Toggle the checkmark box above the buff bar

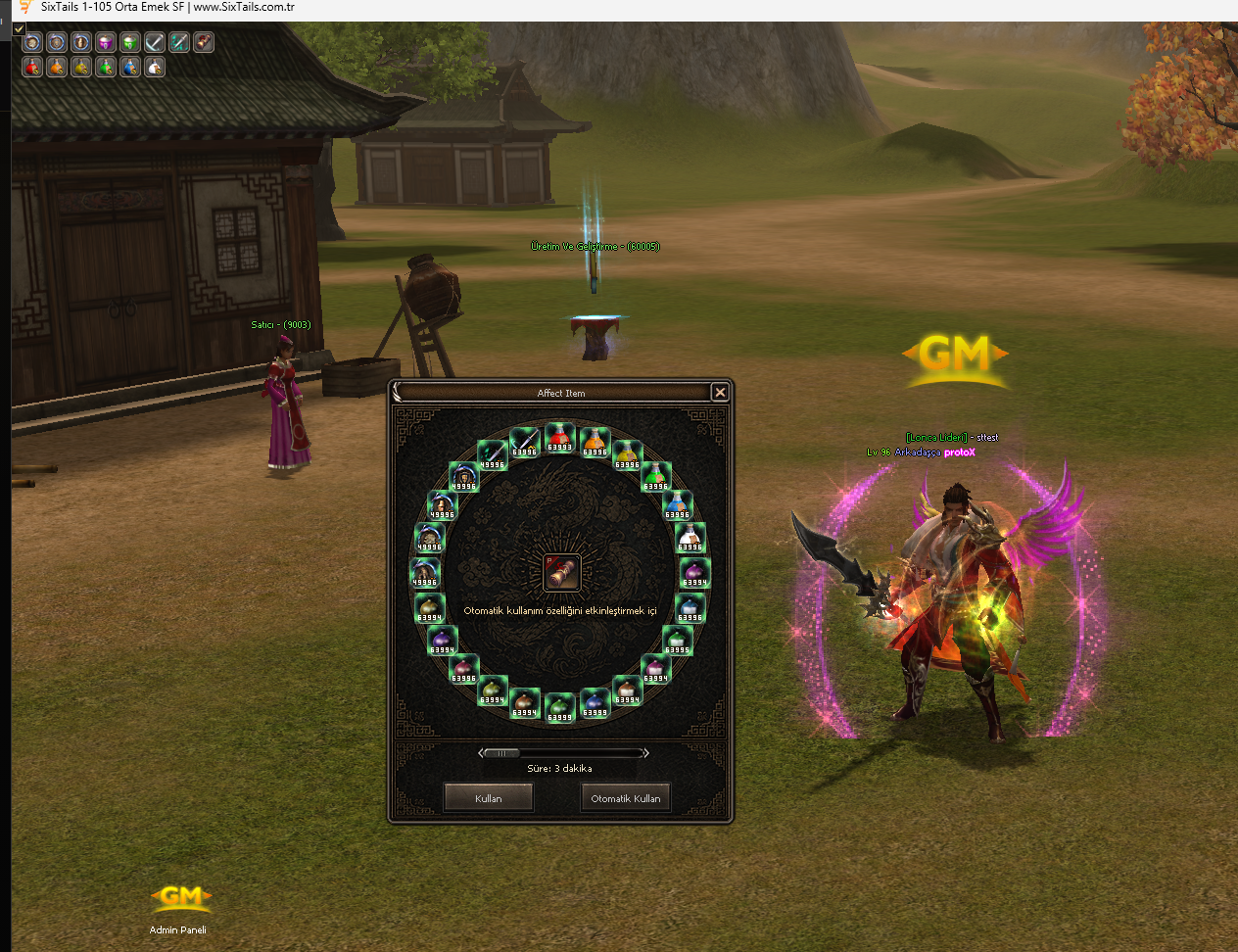click(19, 28)
